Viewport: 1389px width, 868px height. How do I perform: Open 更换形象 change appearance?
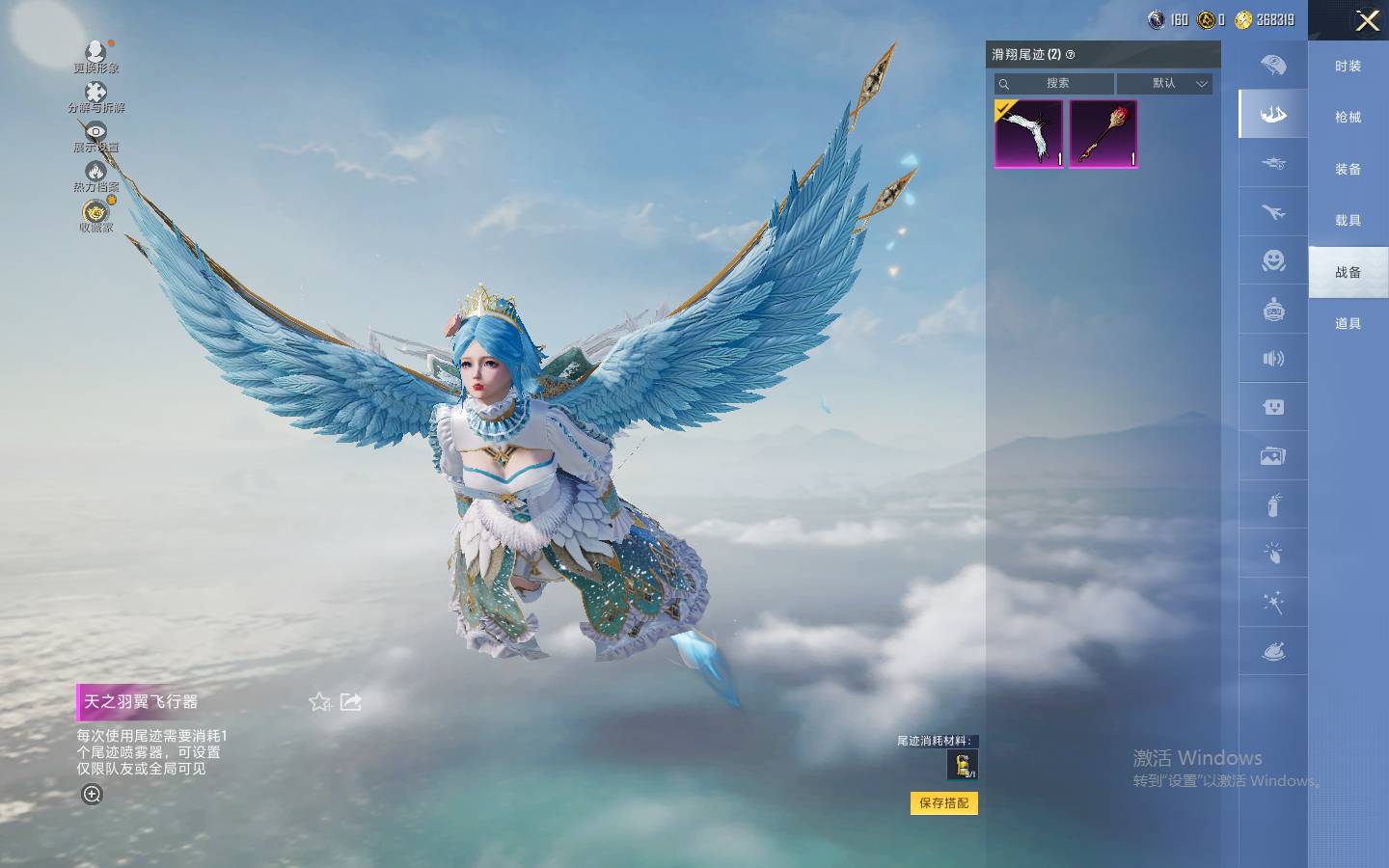point(95,56)
